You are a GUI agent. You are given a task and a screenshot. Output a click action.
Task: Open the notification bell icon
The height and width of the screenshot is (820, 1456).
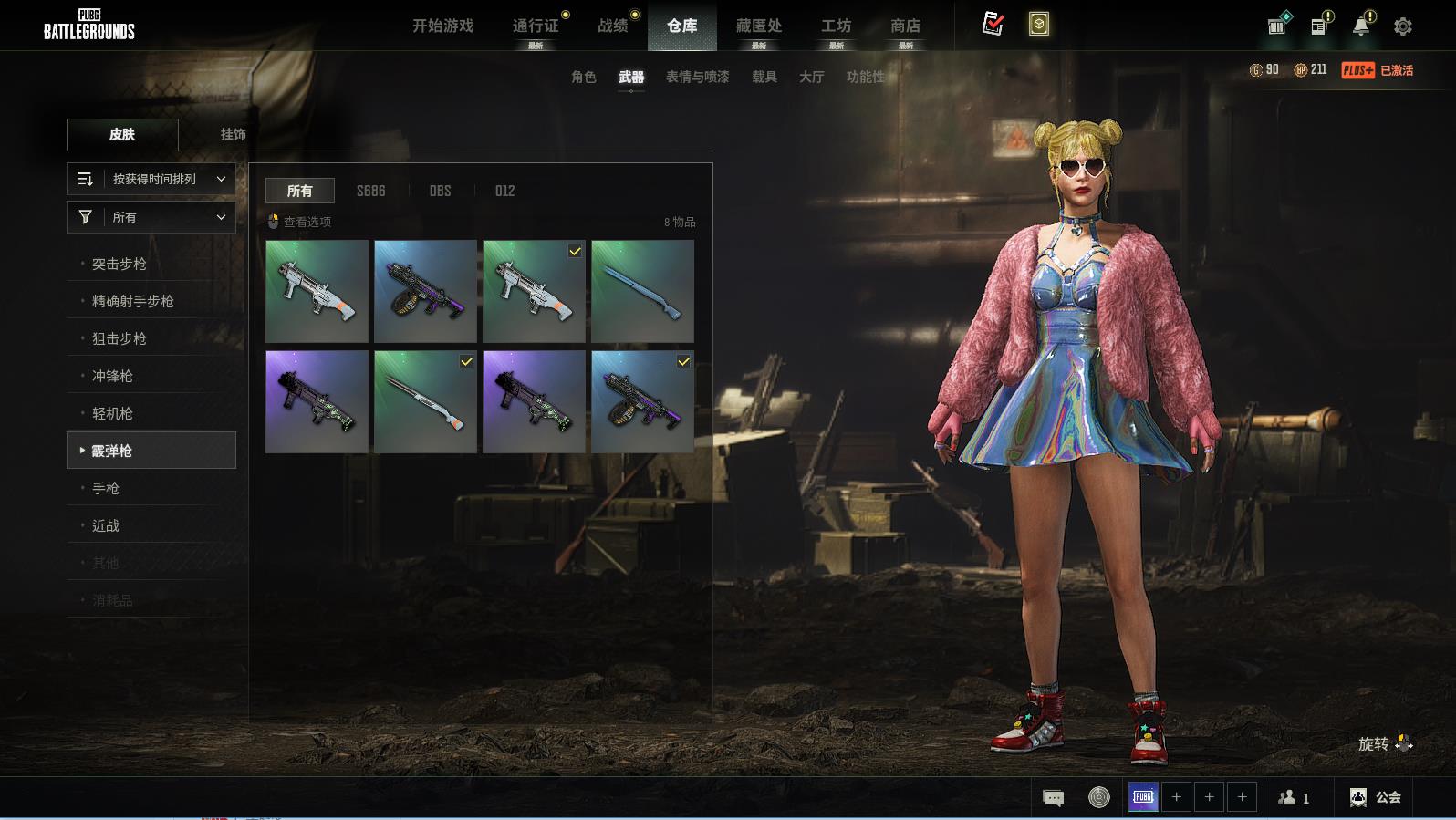coord(1360,26)
